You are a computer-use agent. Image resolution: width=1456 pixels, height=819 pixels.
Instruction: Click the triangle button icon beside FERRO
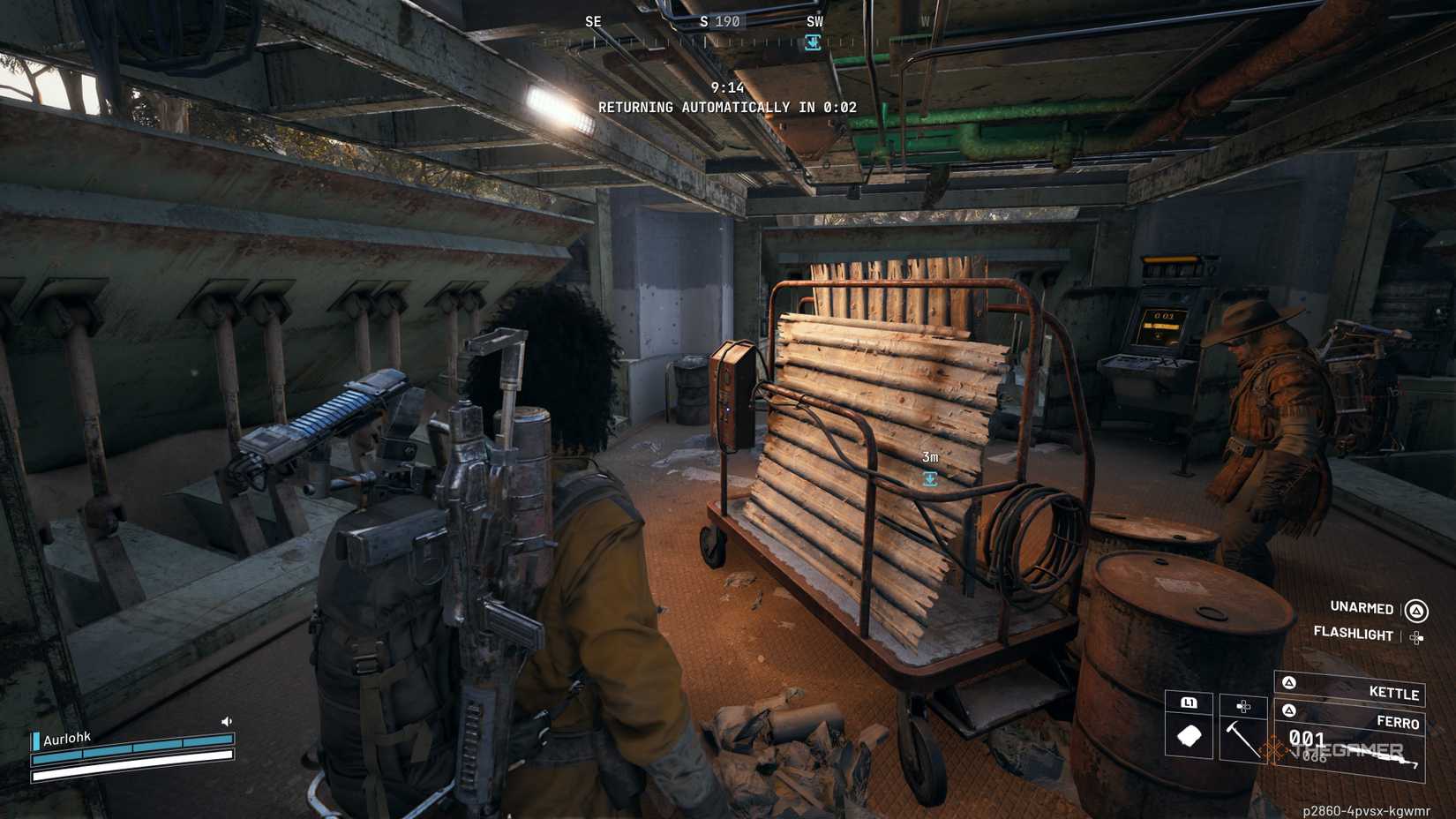(x=1289, y=710)
